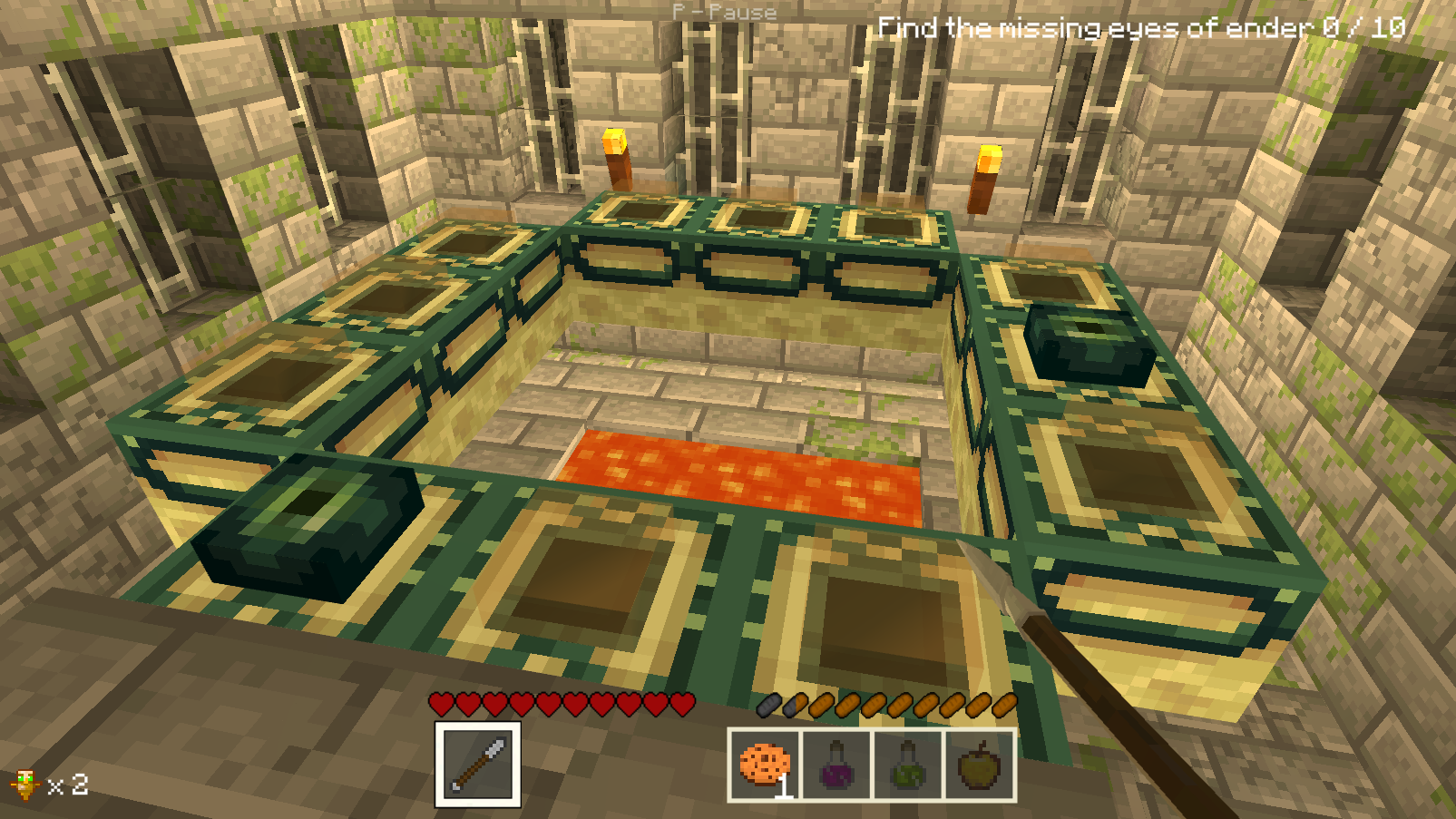The height and width of the screenshot is (819, 1456).
Task: Click the P - Pause label
Action: pos(721,13)
